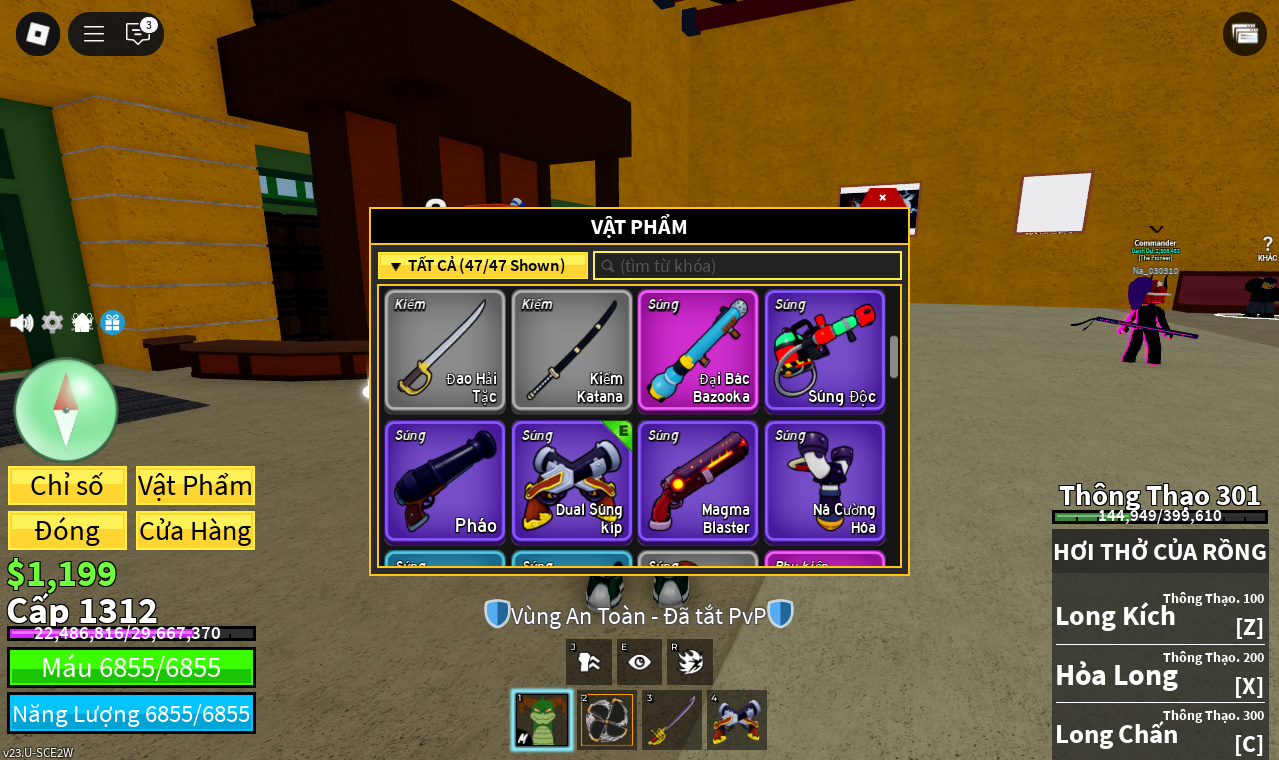Click the yellow Vật Phẩm button
The image size is (1279, 760).
tap(195, 486)
